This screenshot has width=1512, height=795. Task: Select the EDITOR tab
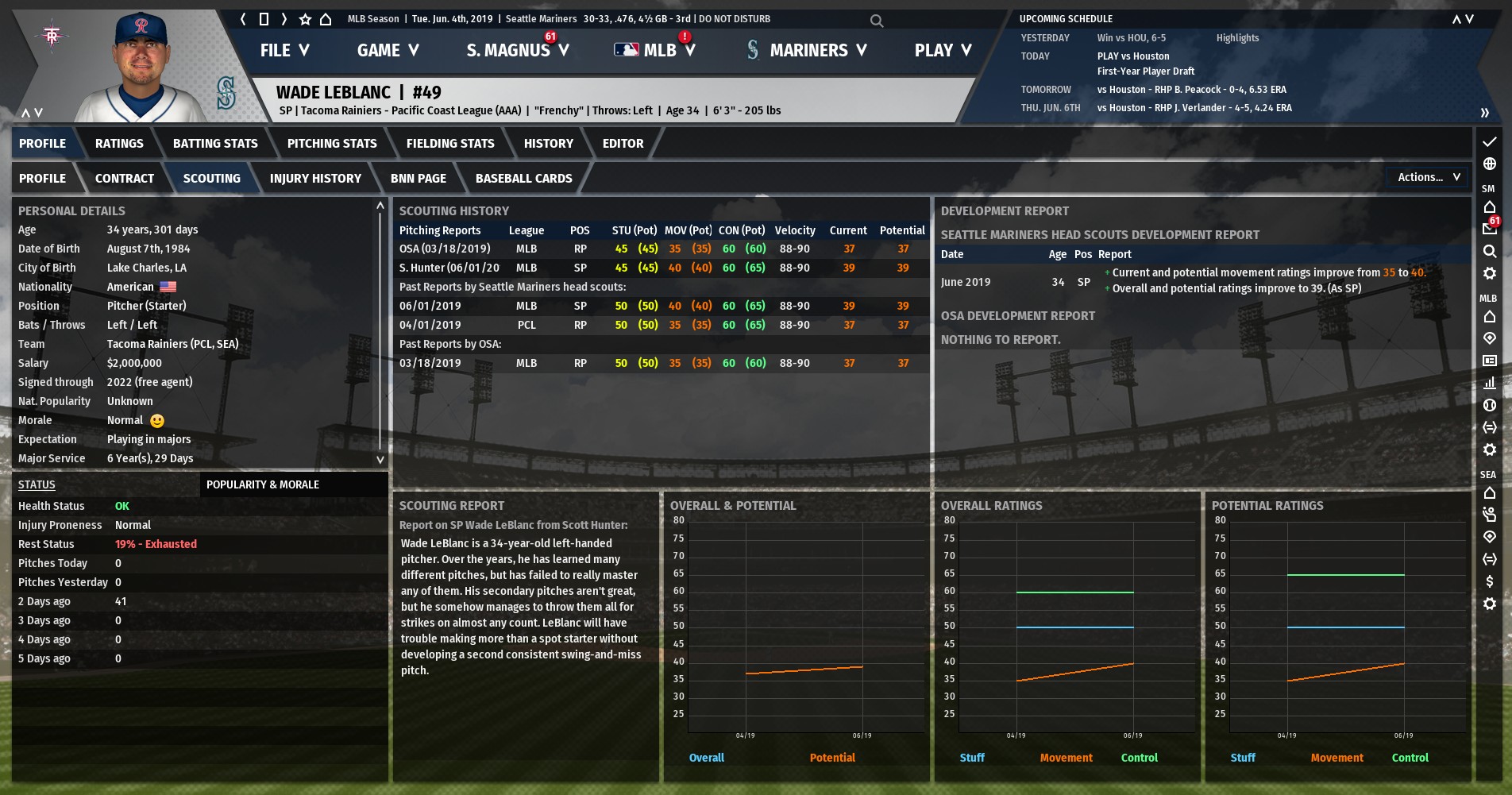coord(623,144)
